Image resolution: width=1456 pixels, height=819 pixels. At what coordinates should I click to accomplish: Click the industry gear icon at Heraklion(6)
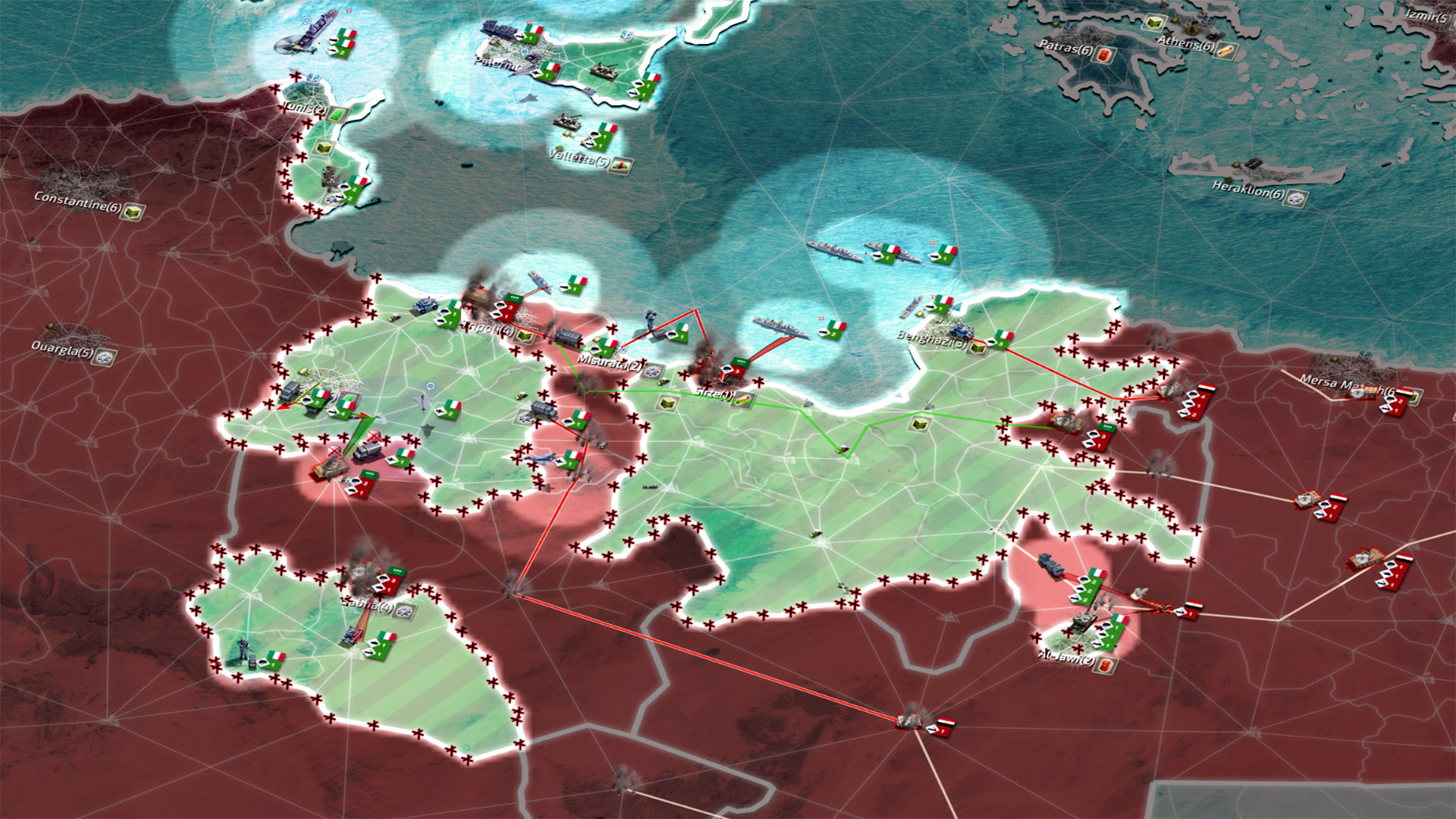coord(1296,198)
